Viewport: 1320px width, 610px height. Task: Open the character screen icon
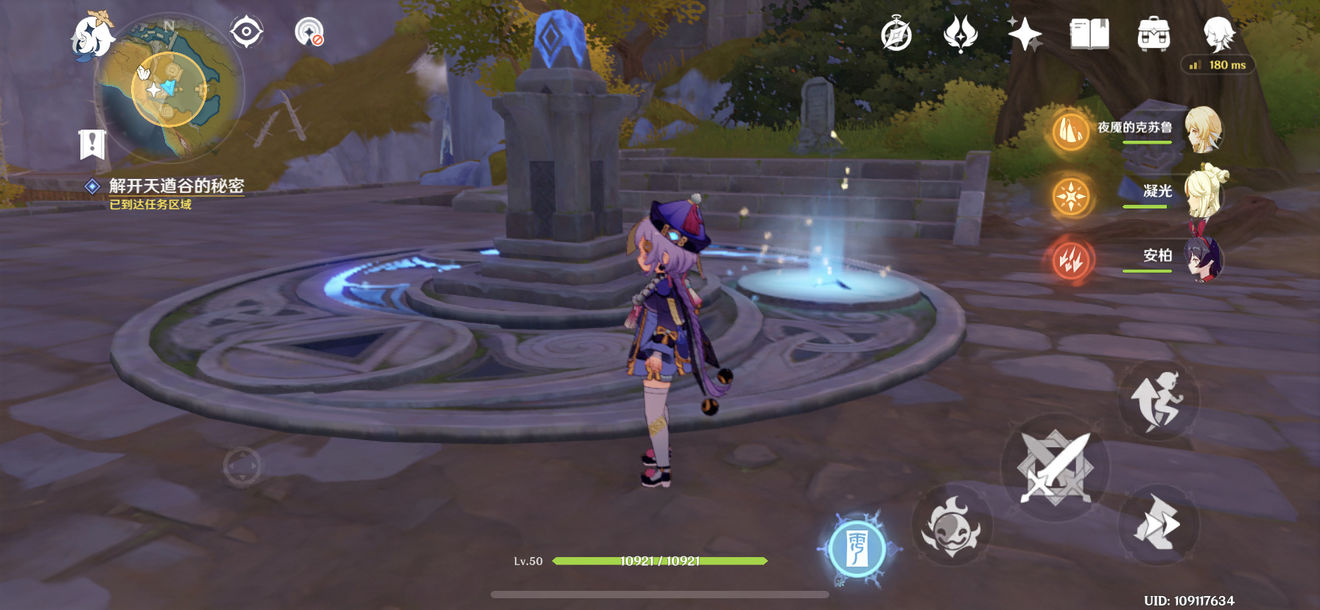click(x=1217, y=34)
